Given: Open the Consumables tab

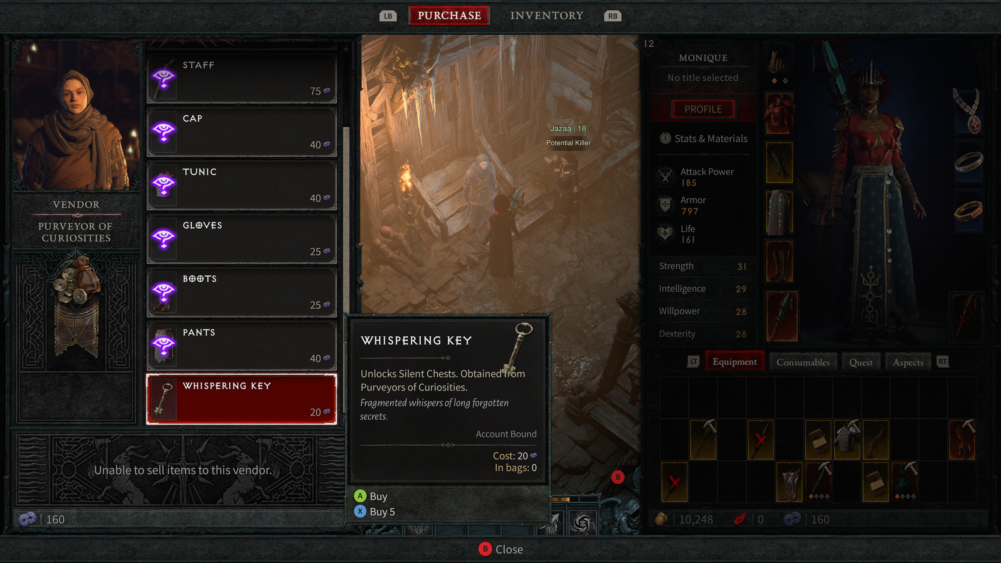Looking at the screenshot, I should (803, 362).
